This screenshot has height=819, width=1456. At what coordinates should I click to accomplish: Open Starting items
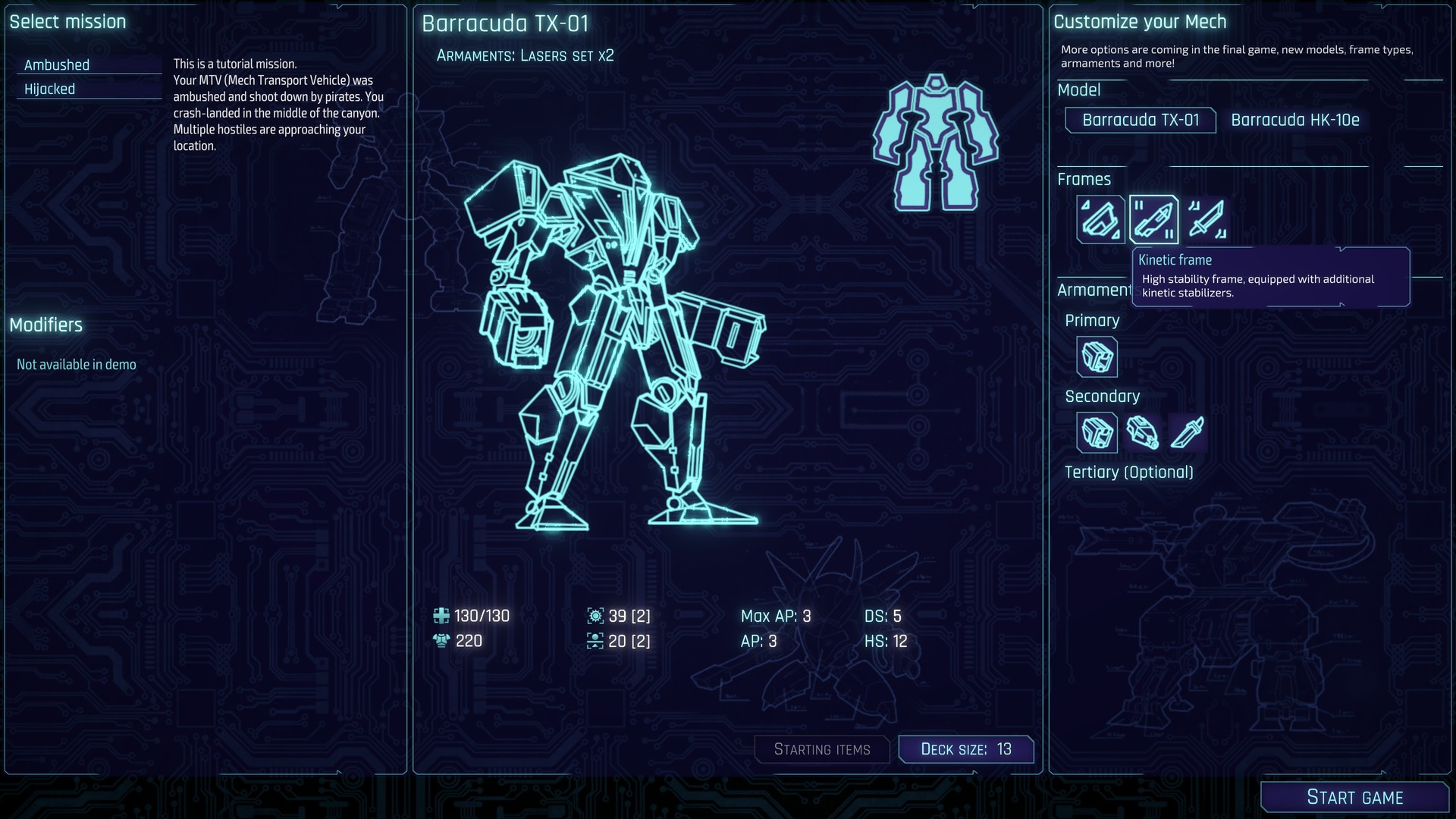point(822,749)
